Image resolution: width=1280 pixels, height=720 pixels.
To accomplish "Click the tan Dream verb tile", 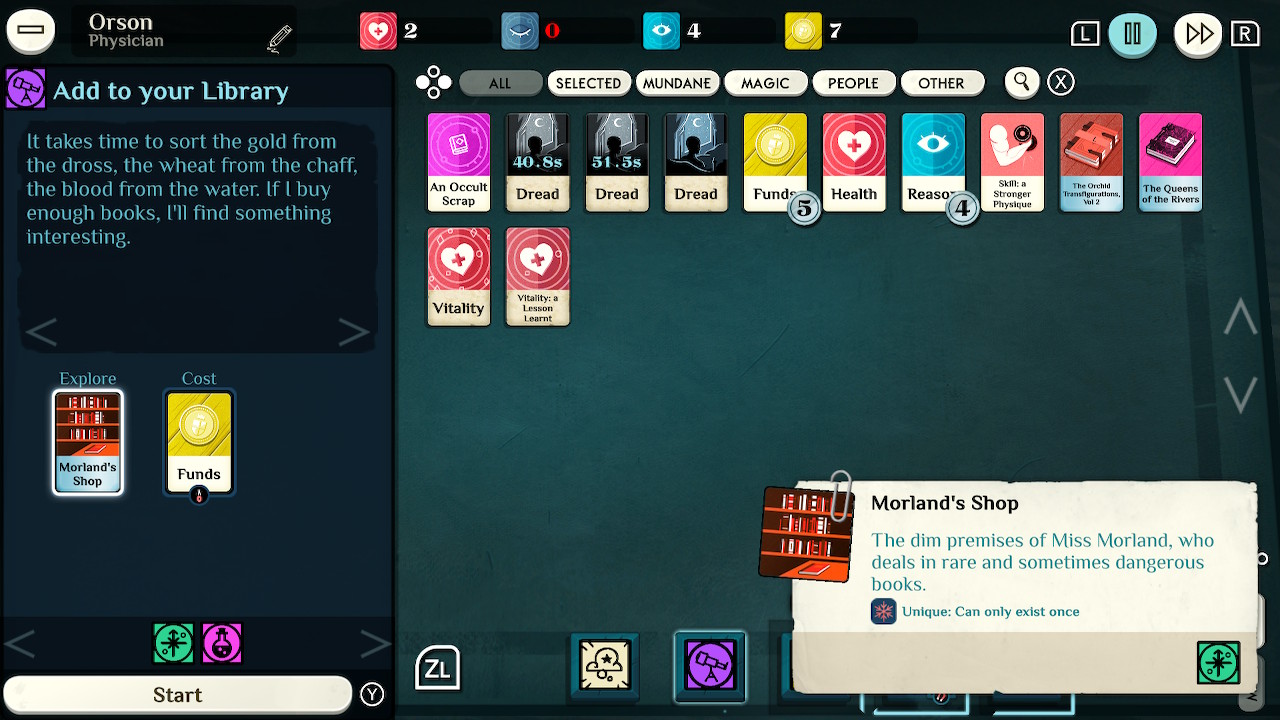I will tap(604, 664).
